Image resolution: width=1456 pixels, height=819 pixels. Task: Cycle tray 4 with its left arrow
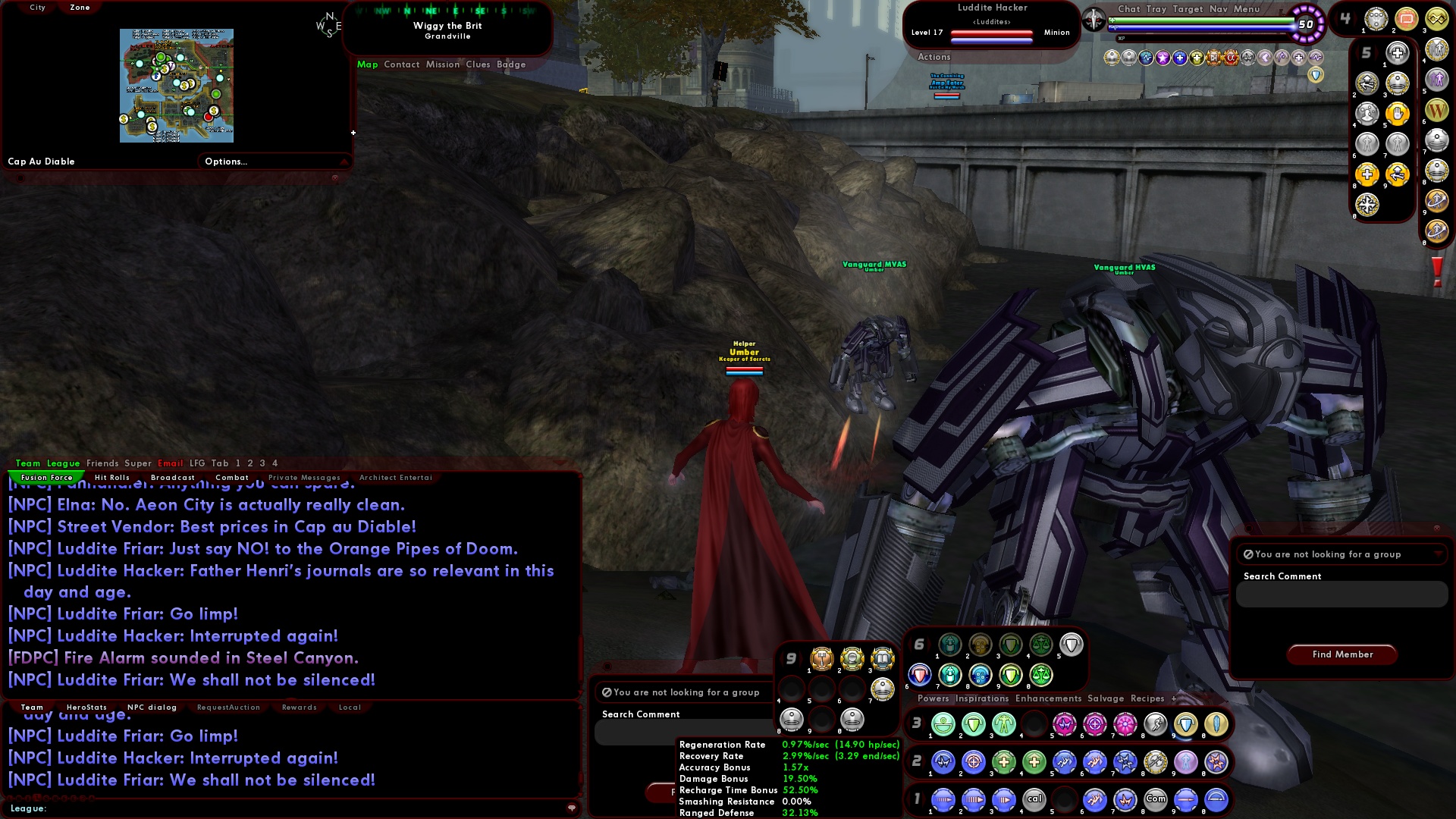point(1335,17)
